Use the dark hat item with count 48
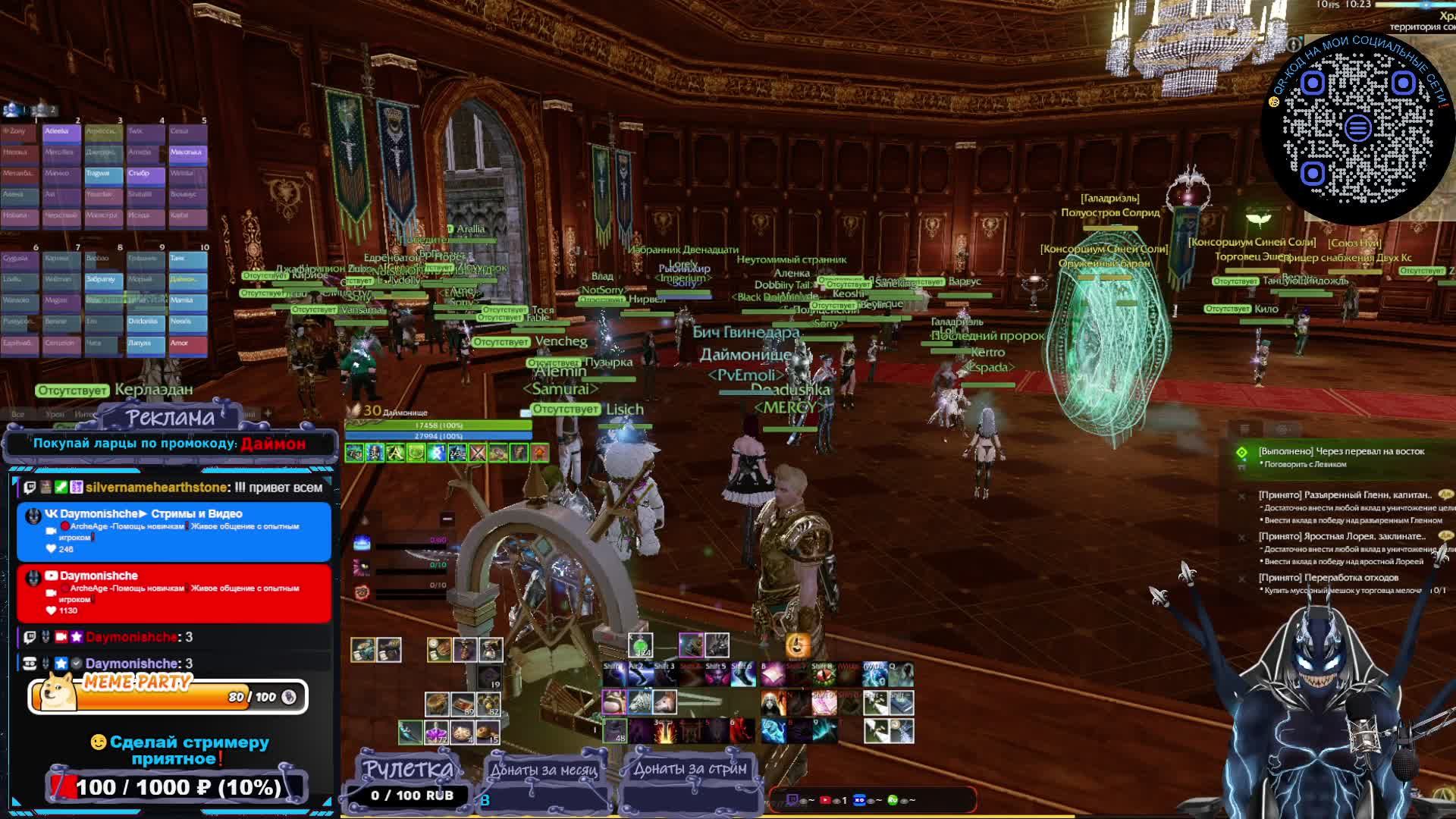Viewport: 1456px width, 819px height. point(615,731)
